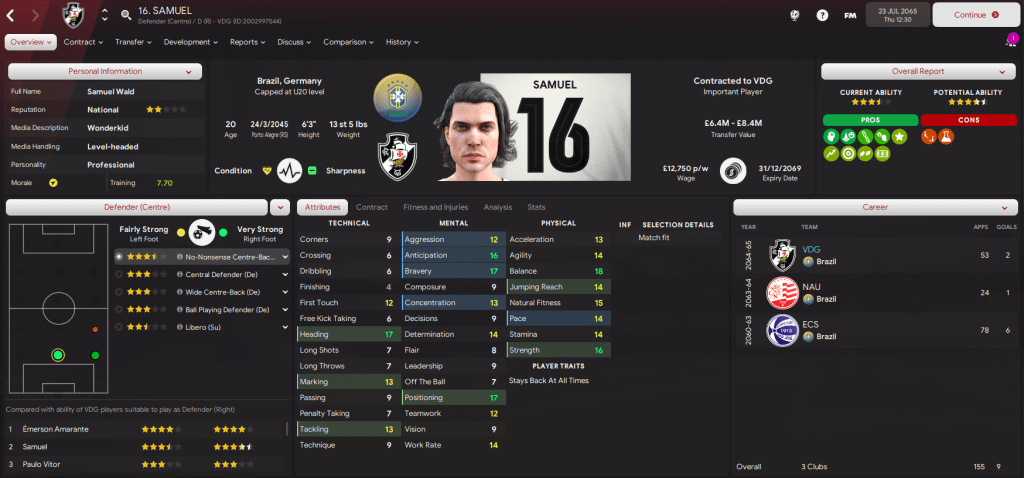Open the Contract dropdown menu
Image resolution: width=1024 pixels, height=478 pixels.
tap(83, 42)
